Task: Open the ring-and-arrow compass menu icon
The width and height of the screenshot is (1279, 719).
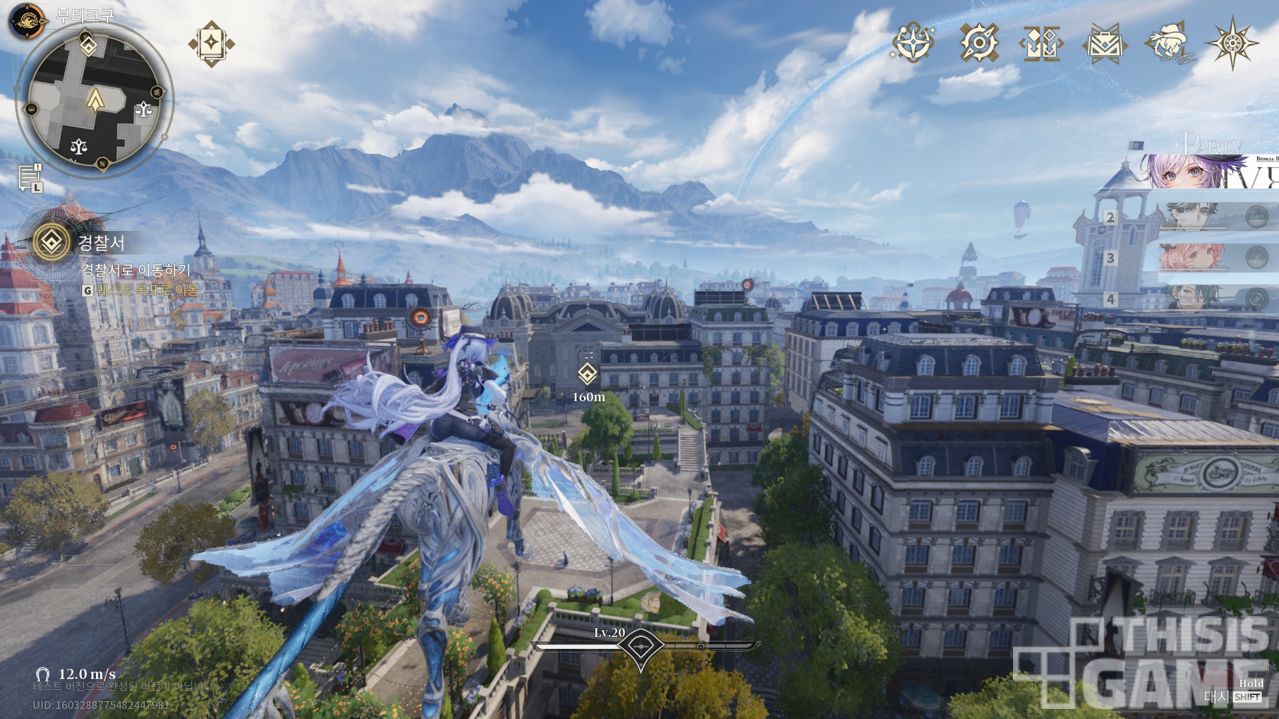Action: [x=979, y=42]
